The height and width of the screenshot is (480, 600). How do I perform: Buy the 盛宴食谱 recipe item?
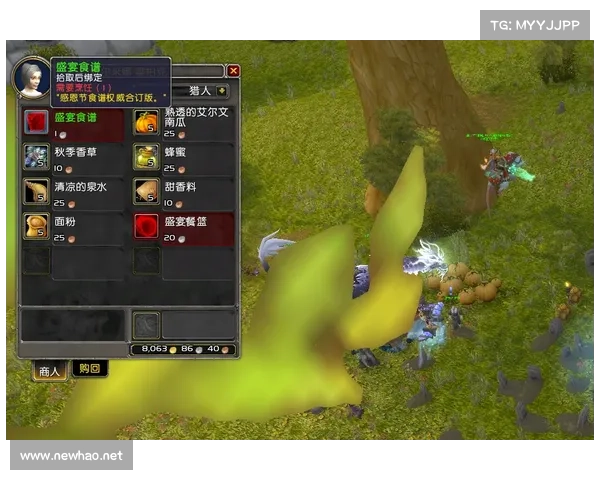(36, 122)
